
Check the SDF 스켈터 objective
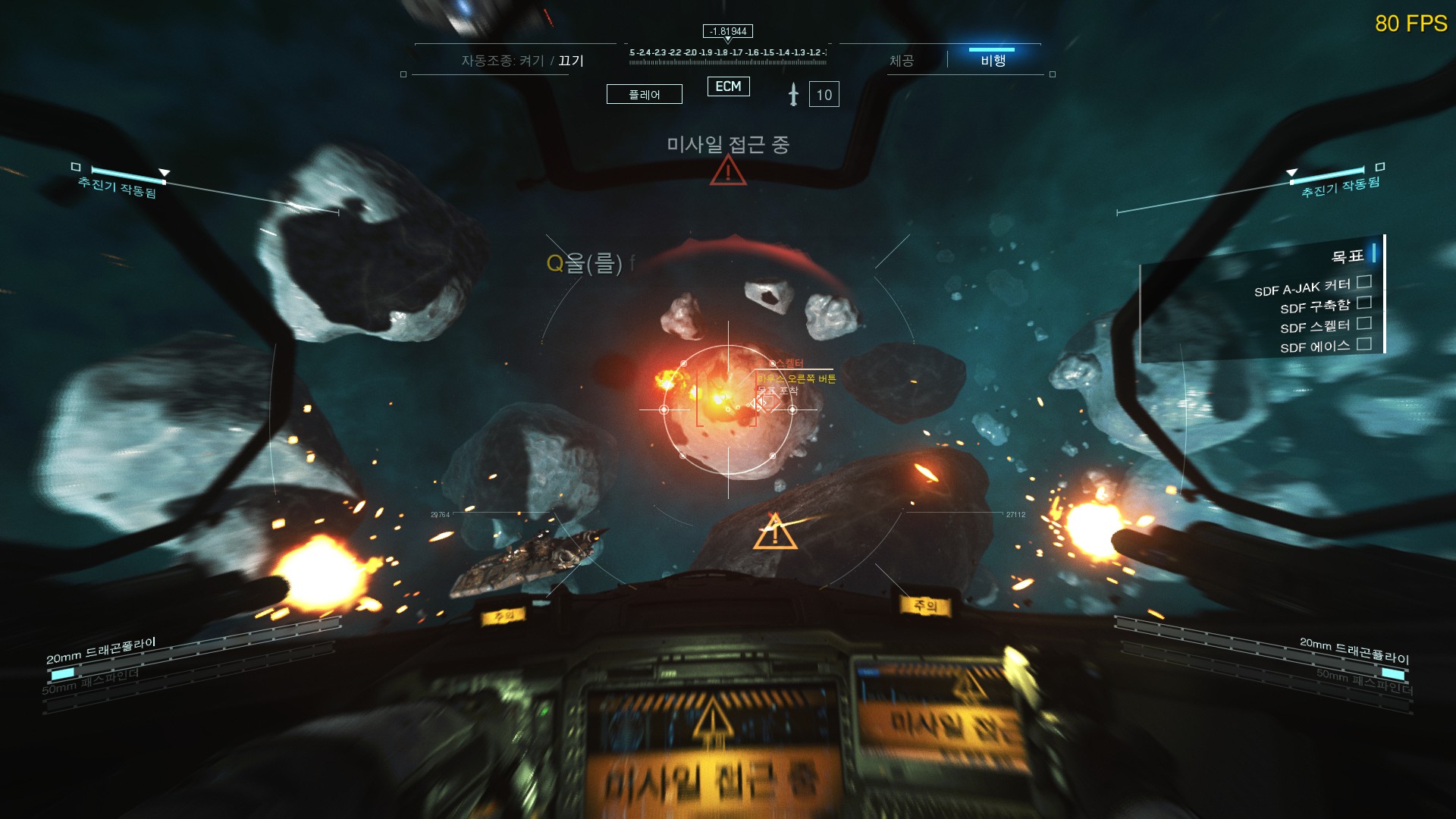click(1363, 323)
